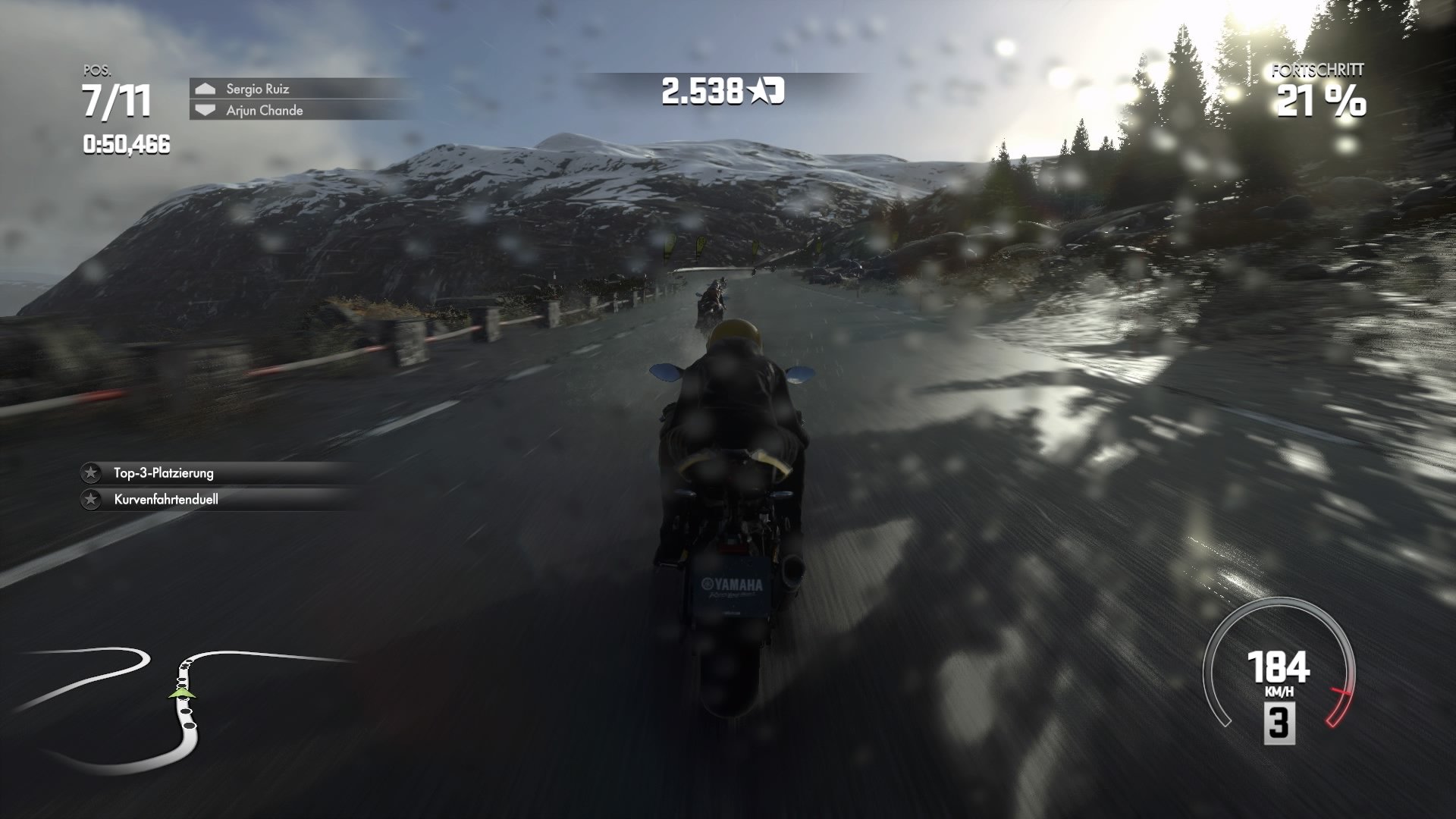
Task: Select the Top-3-Platzierung challenge star icon
Action: [92, 474]
